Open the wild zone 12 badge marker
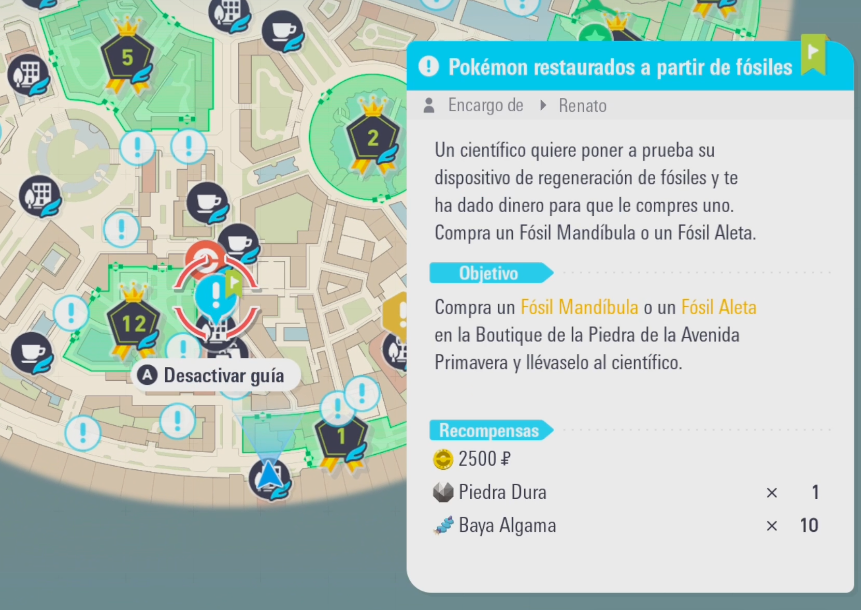 pos(133,322)
